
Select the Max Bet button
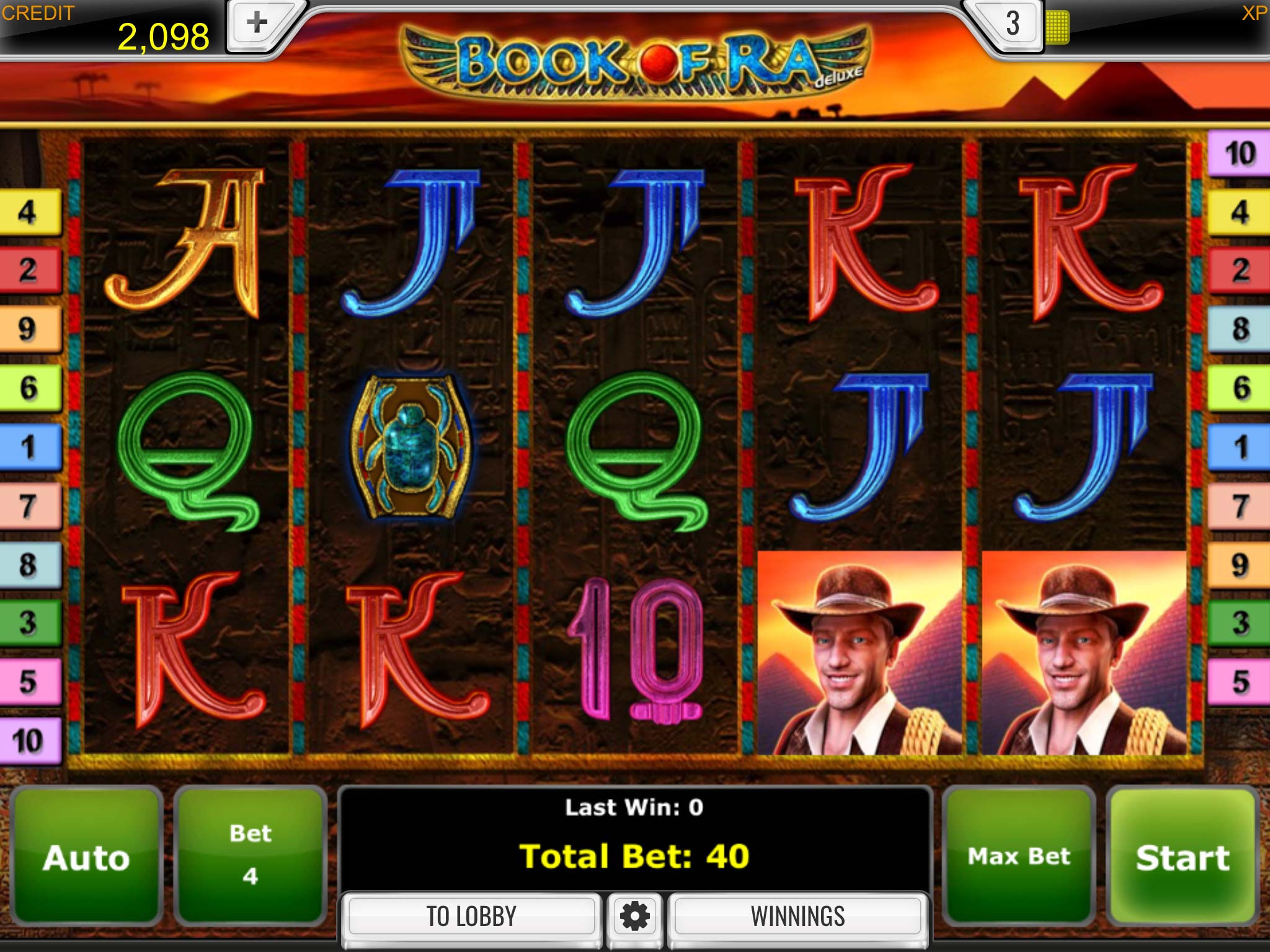pos(1018,857)
